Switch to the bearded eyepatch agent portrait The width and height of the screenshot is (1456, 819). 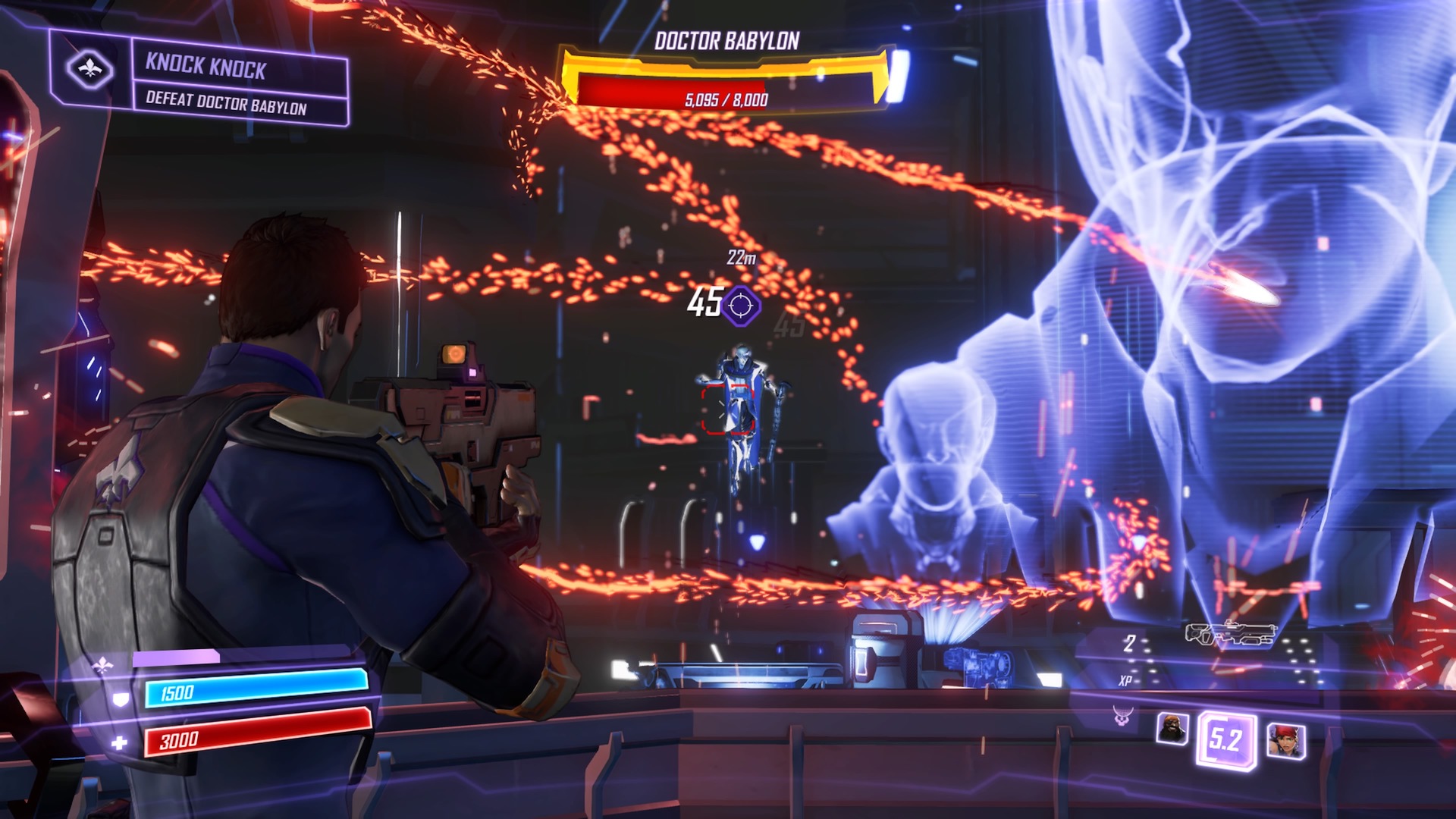1172,729
